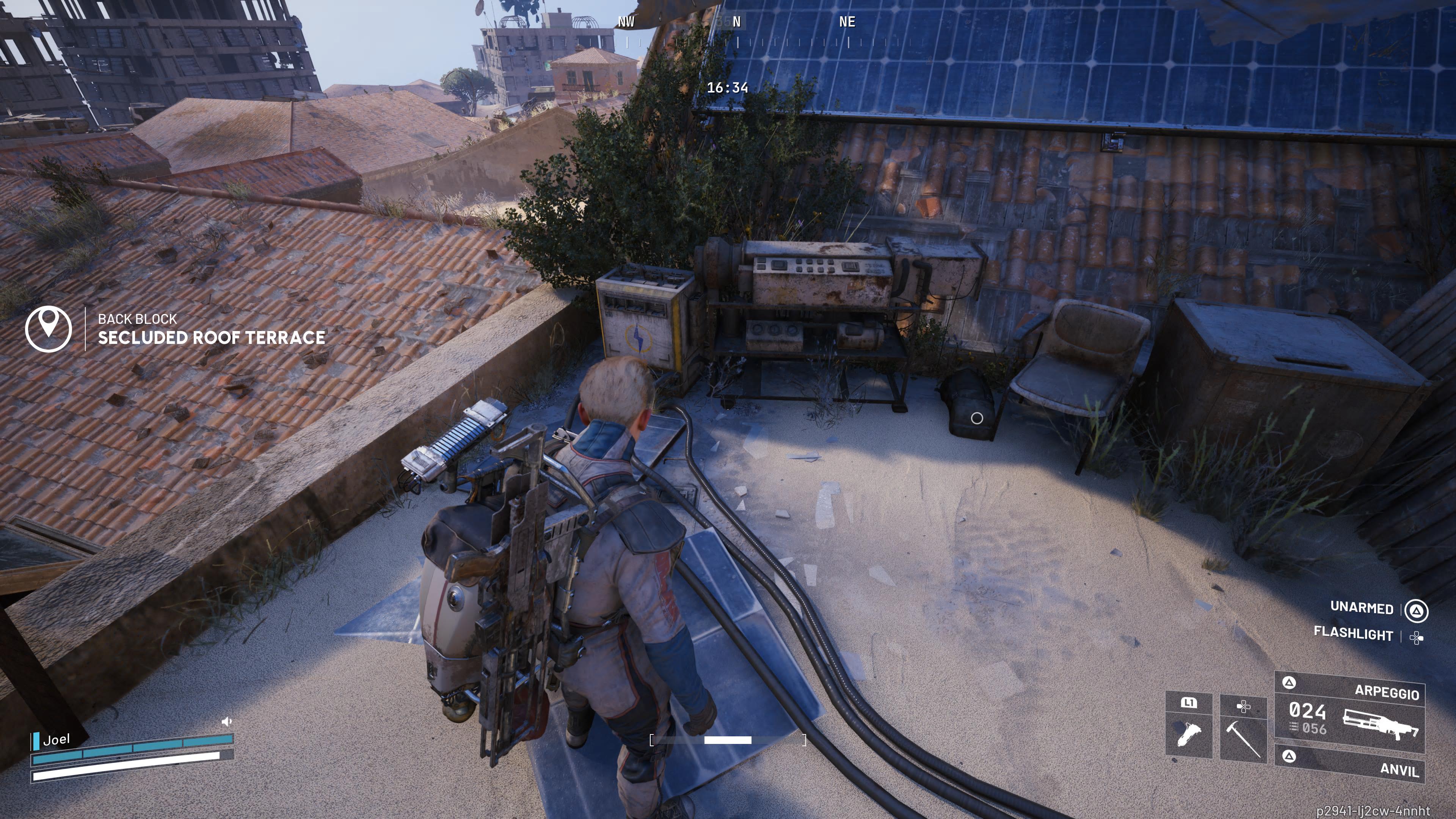Switch to UNARMED mode
Viewport: 1456px width, 819px height.
pyautogui.click(x=1362, y=608)
